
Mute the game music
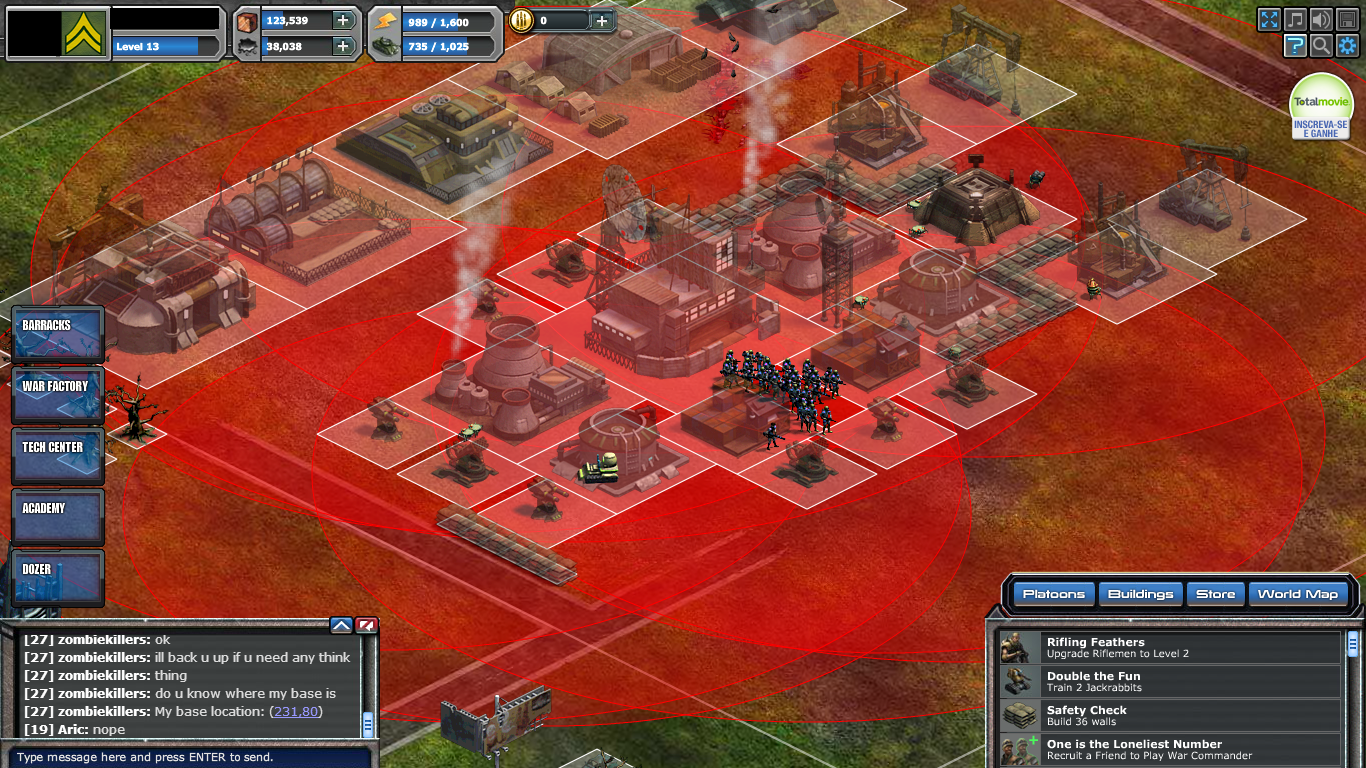(1295, 18)
